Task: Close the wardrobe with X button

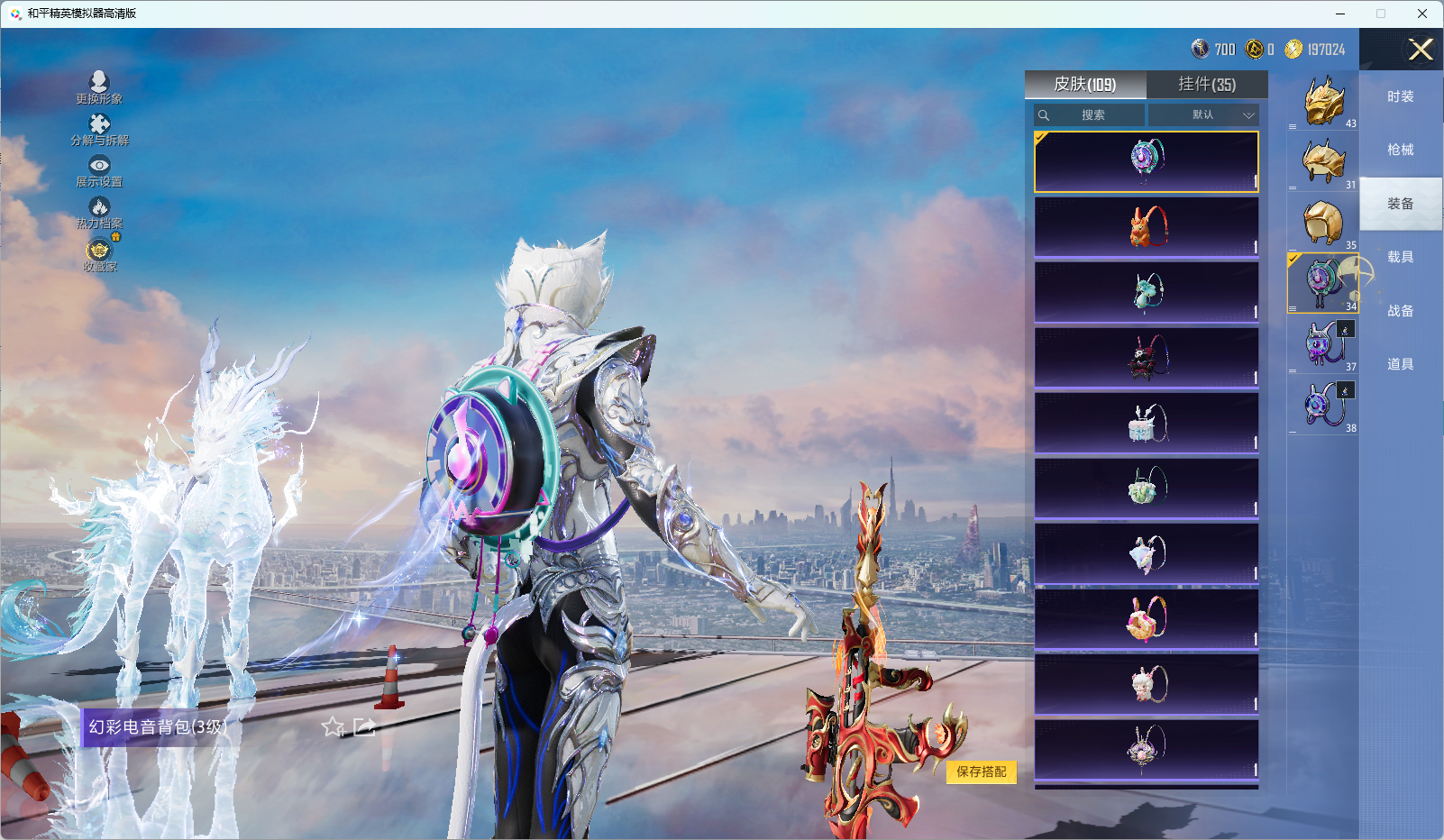Action: (x=1421, y=50)
